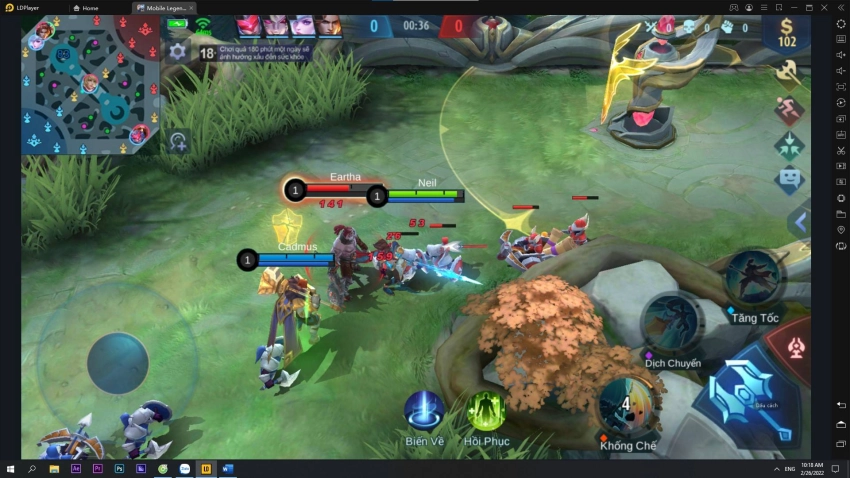Tap the red turret-attack button
The image size is (850, 478).
(x=797, y=347)
